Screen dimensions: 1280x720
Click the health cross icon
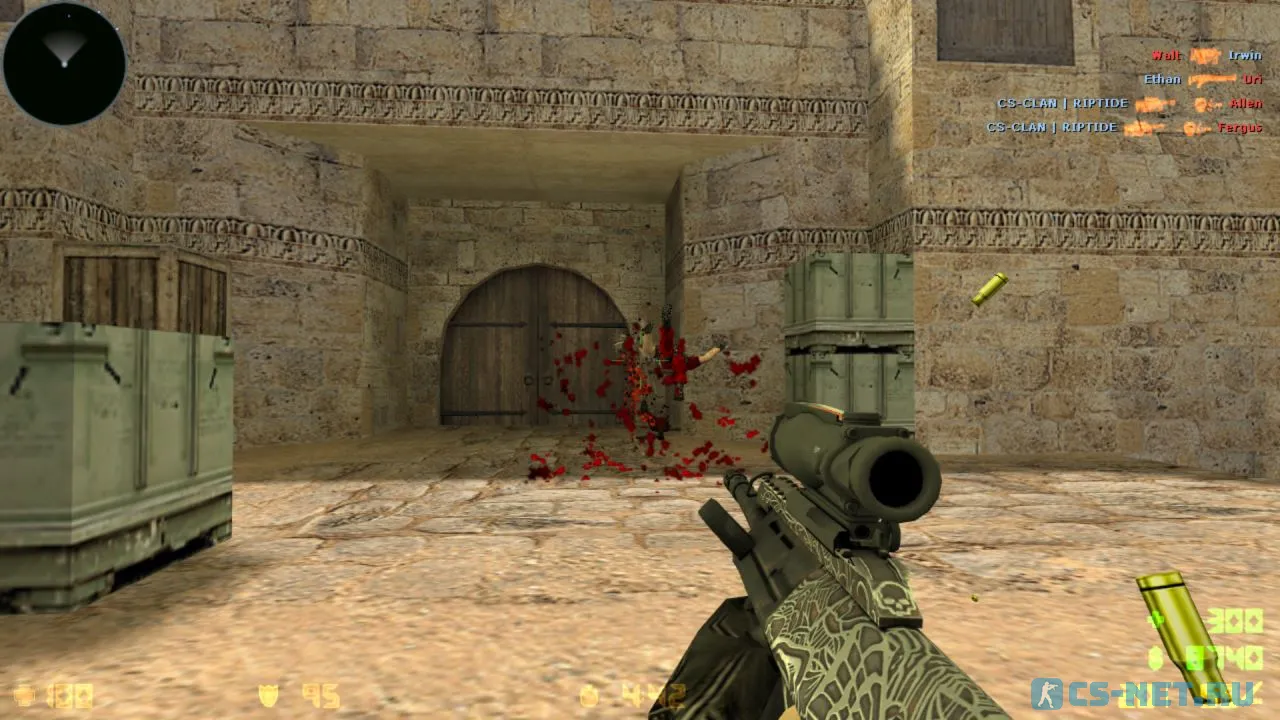[25, 693]
